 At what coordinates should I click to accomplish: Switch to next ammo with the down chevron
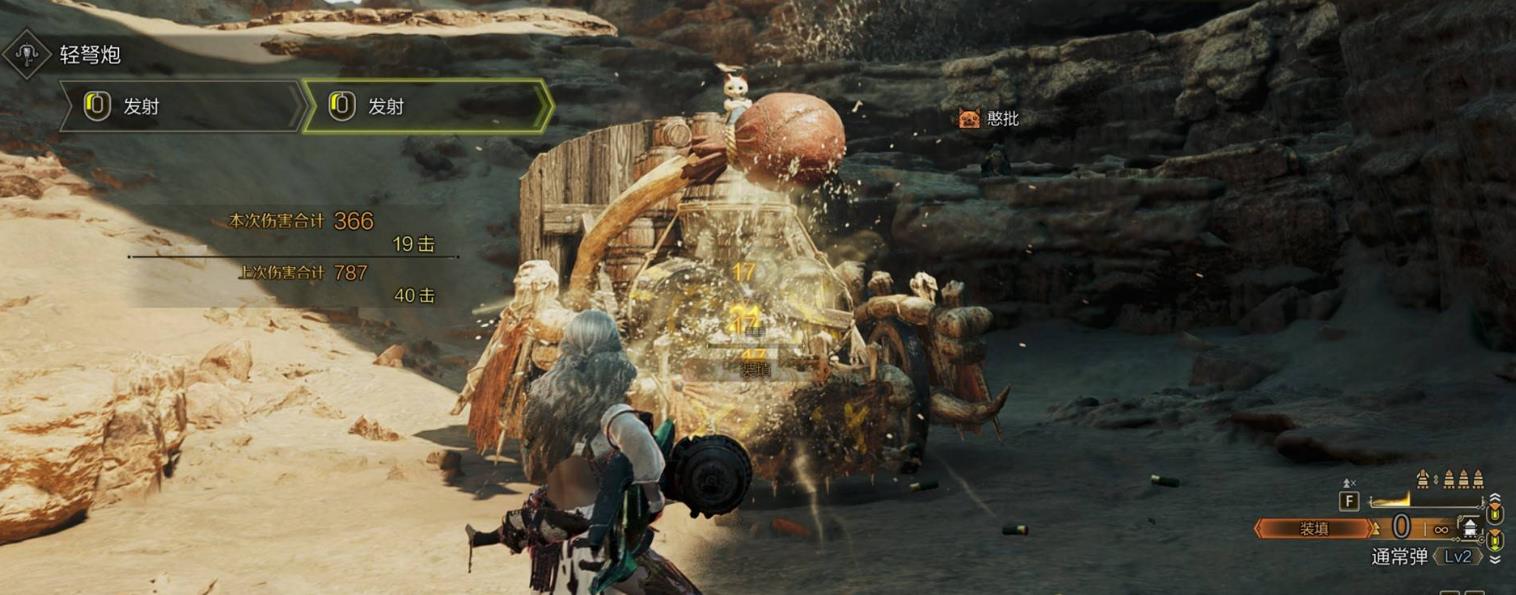(1495, 560)
